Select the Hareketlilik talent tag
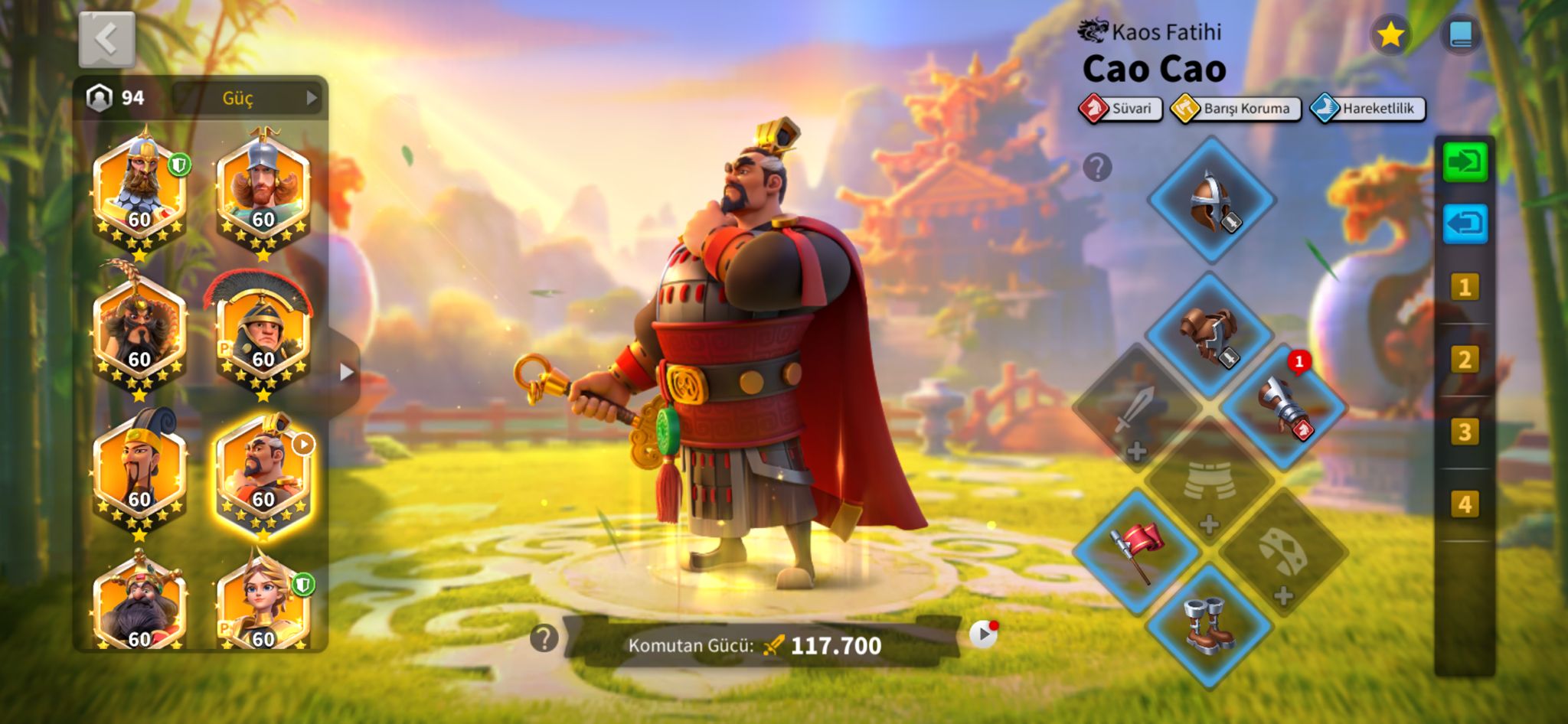This screenshot has height=724, width=1568. coord(1368,109)
